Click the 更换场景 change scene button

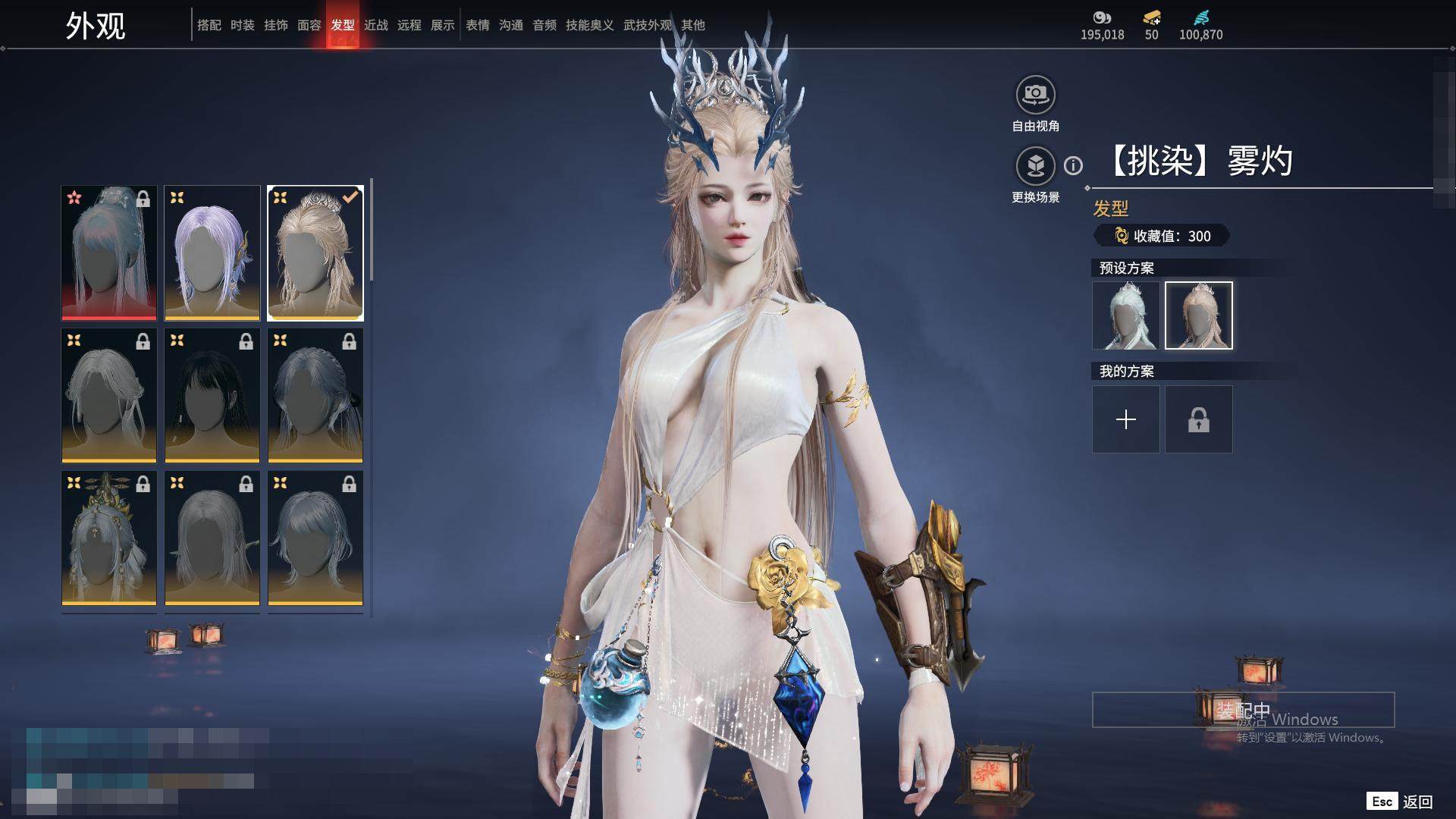tap(1035, 165)
